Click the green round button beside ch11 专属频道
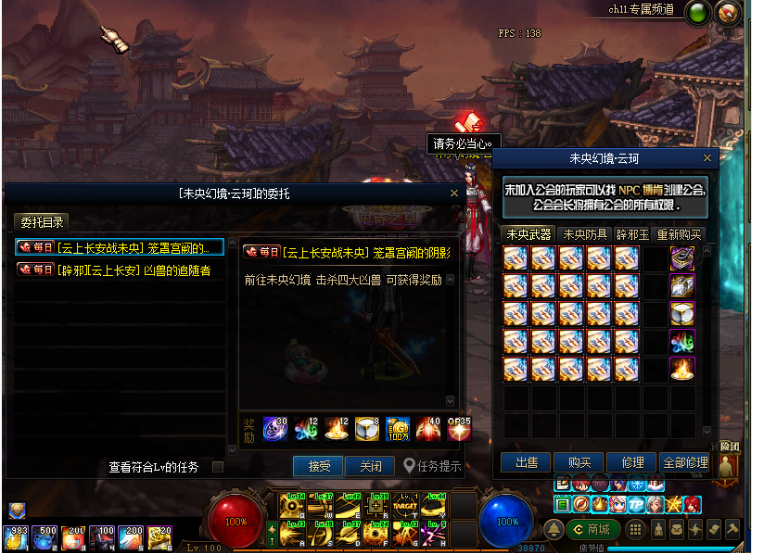The height and width of the screenshot is (553, 757). [698, 12]
